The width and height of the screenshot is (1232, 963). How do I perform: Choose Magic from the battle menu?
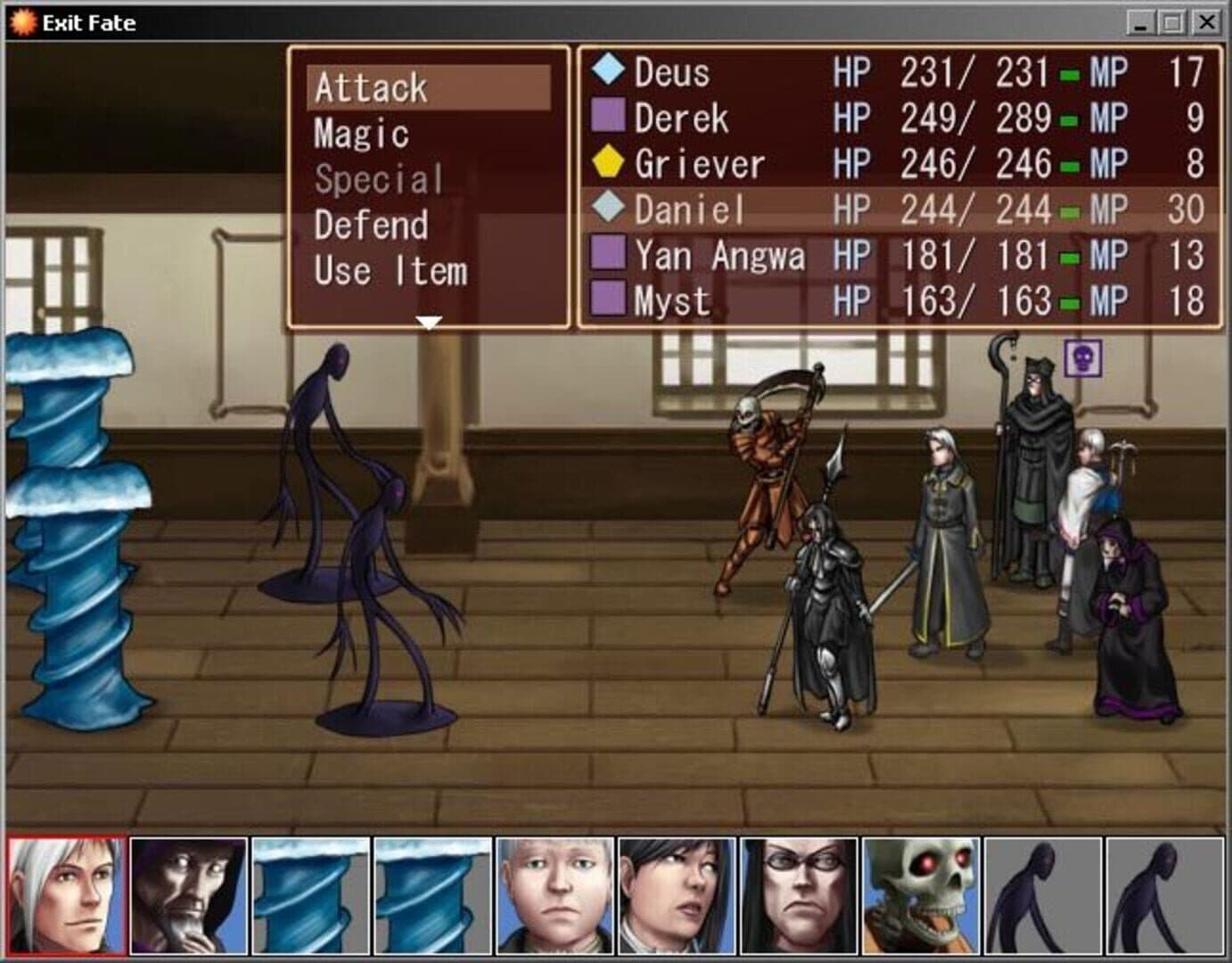click(x=361, y=134)
